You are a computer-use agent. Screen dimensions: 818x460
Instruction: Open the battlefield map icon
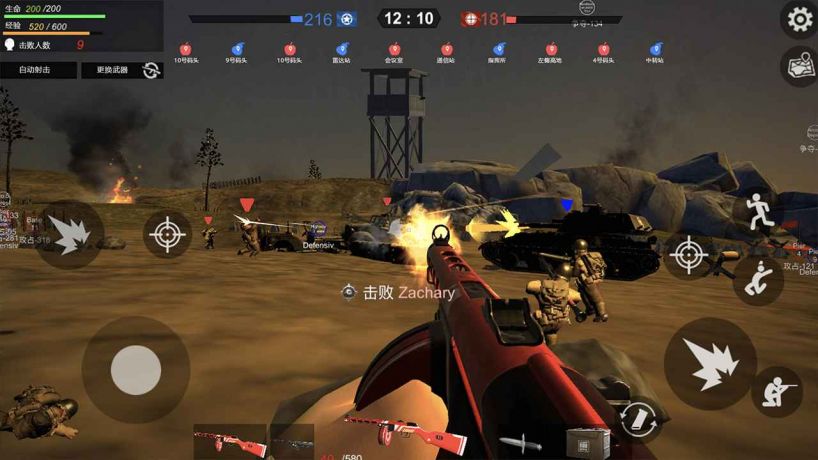pos(800,67)
